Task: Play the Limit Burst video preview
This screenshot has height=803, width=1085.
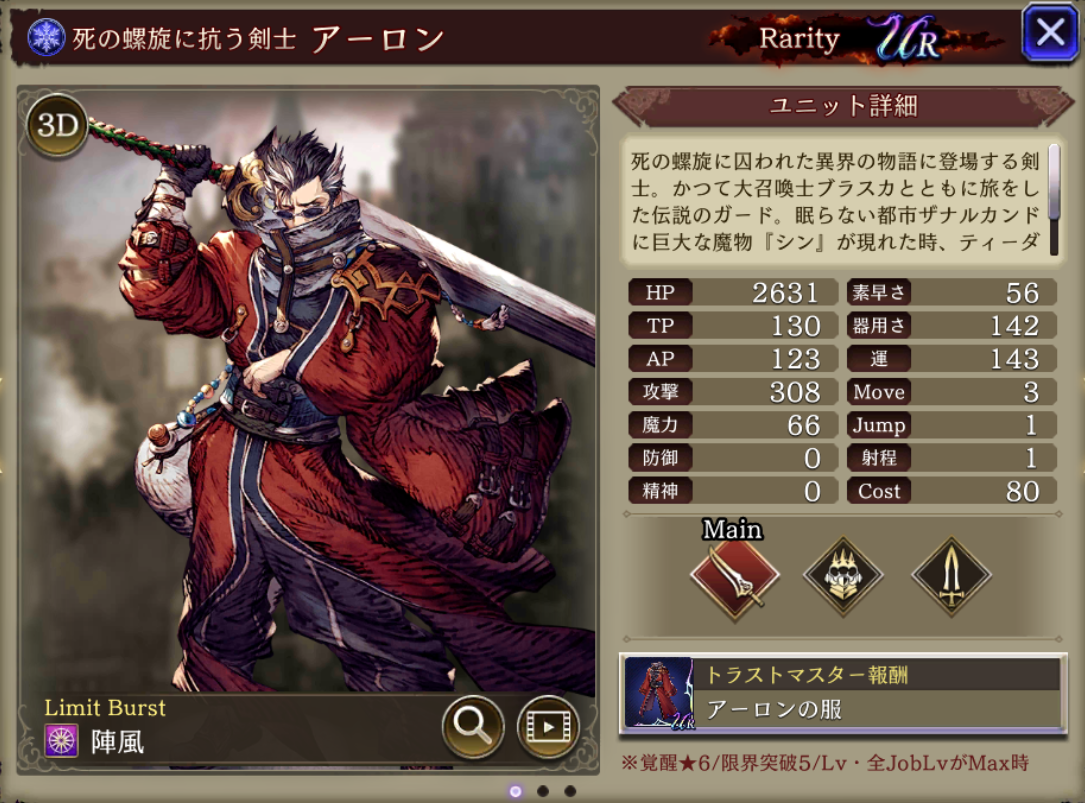Action: (x=548, y=726)
